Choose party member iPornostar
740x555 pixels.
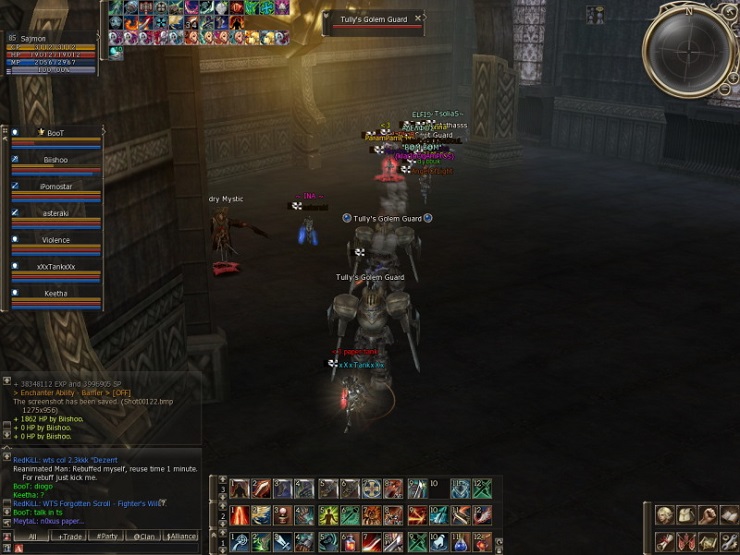56,187
